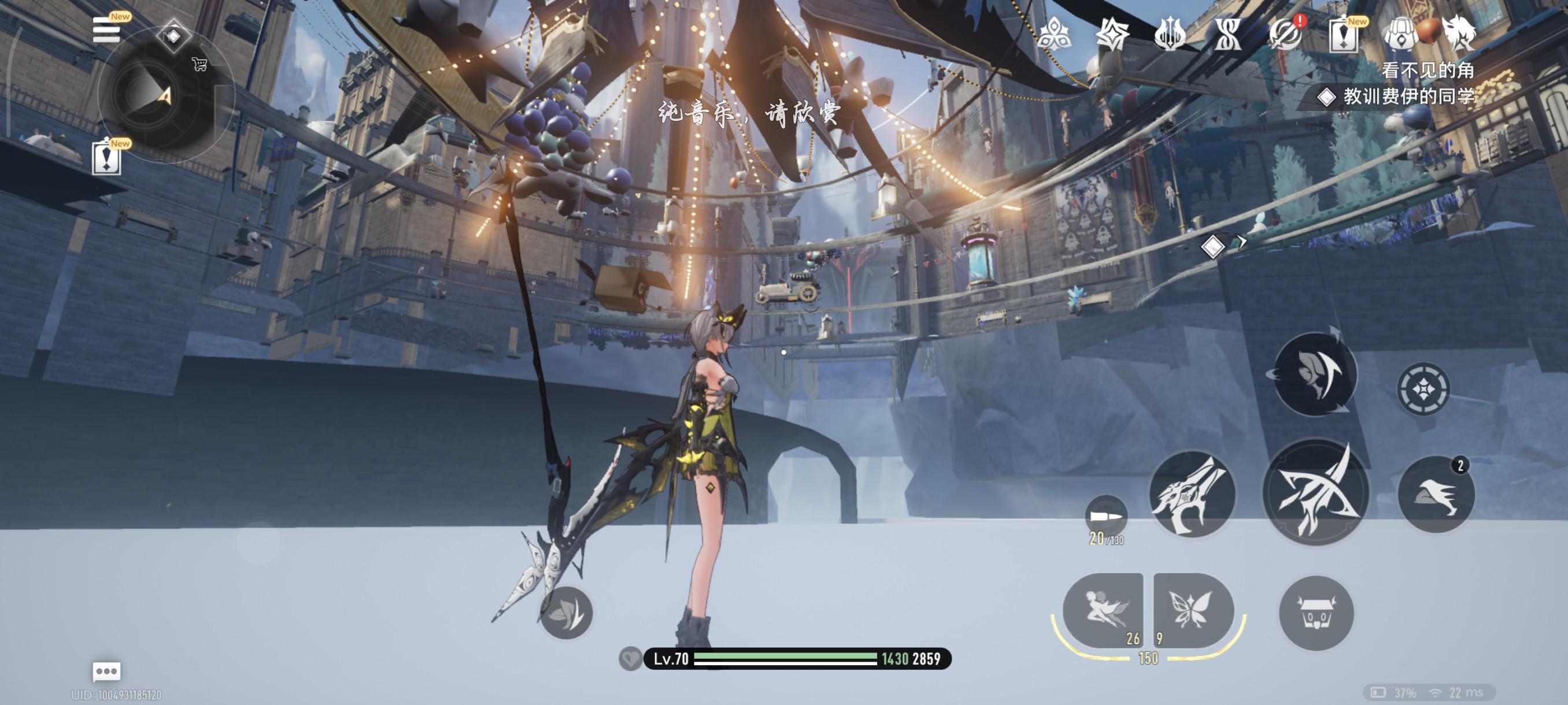Open the hamburger main menu
This screenshot has width=1568, height=705.
pyautogui.click(x=105, y=30)
